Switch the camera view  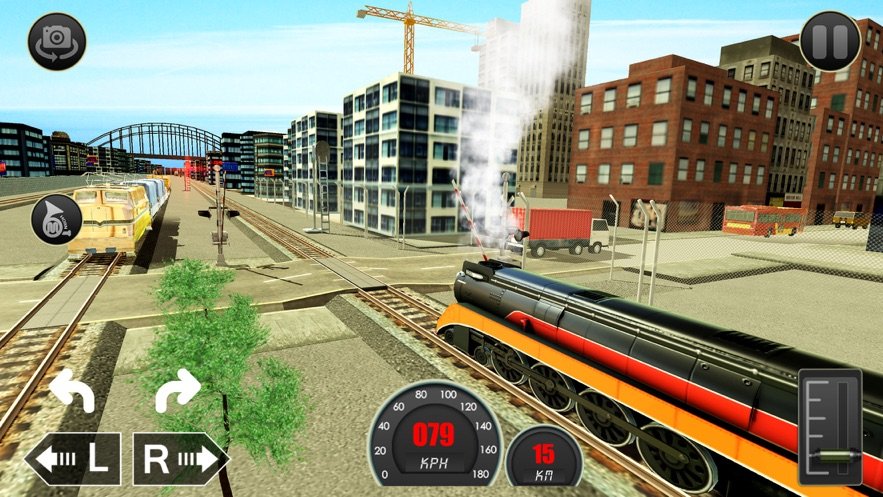point(57,41)
